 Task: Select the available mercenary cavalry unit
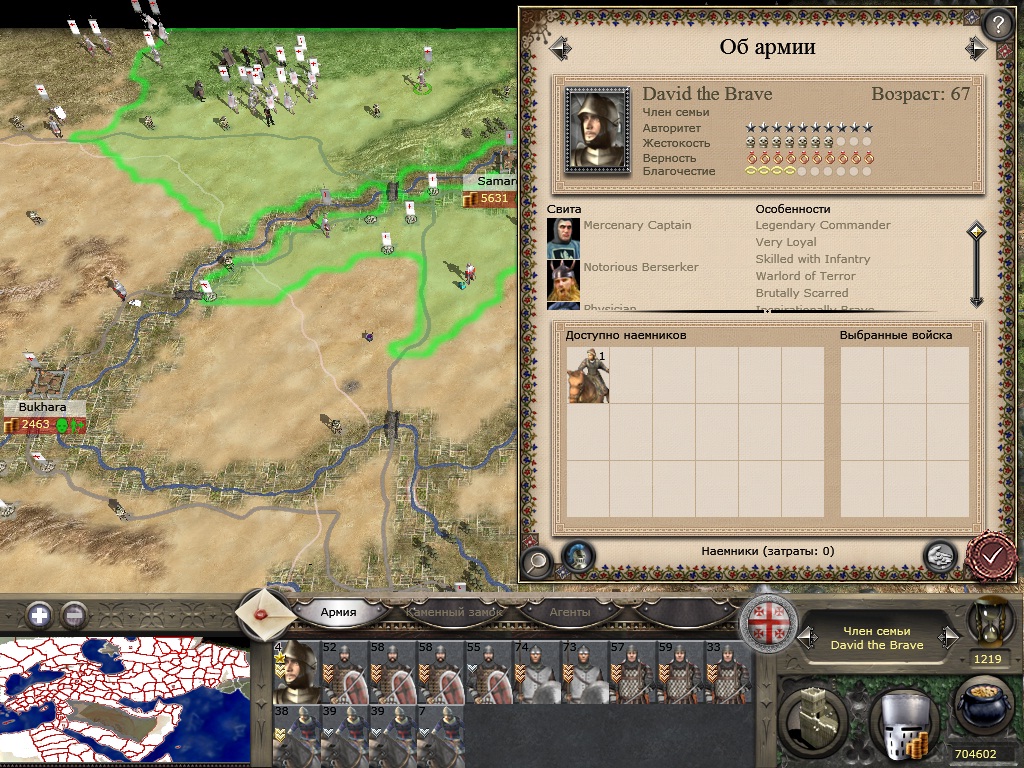pos(587,374)
